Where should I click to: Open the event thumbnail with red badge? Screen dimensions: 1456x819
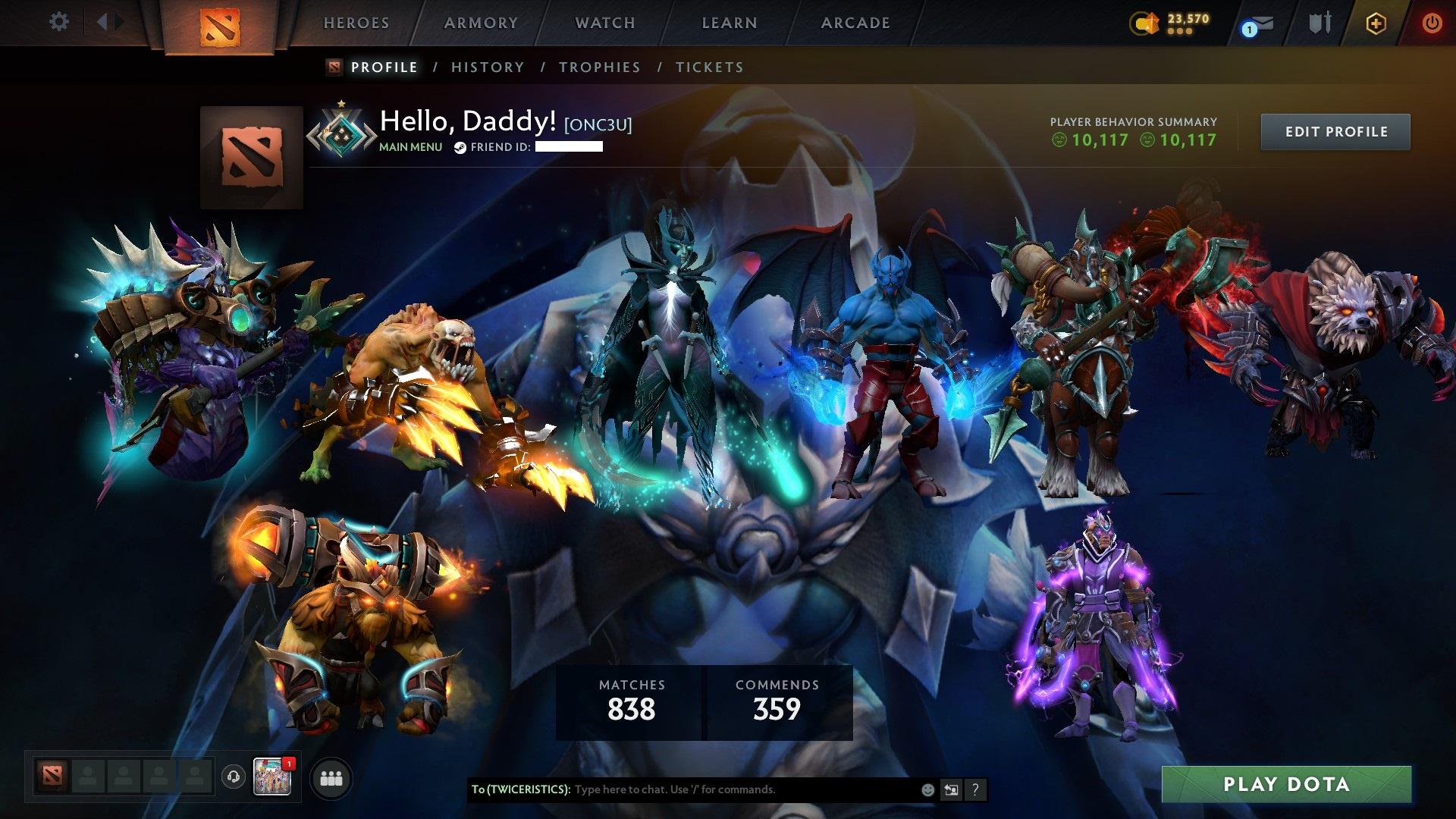point(273,777)
